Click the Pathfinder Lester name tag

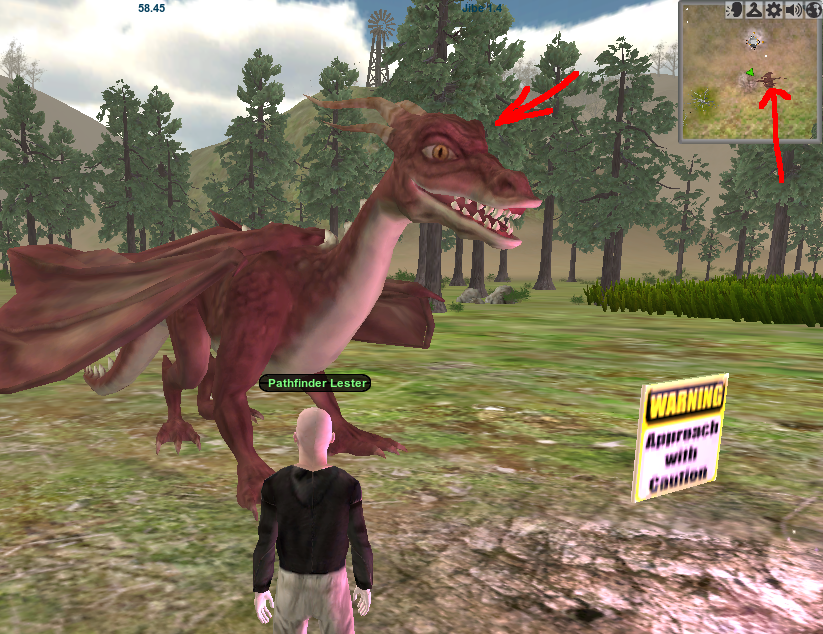(x=315, y=383)
